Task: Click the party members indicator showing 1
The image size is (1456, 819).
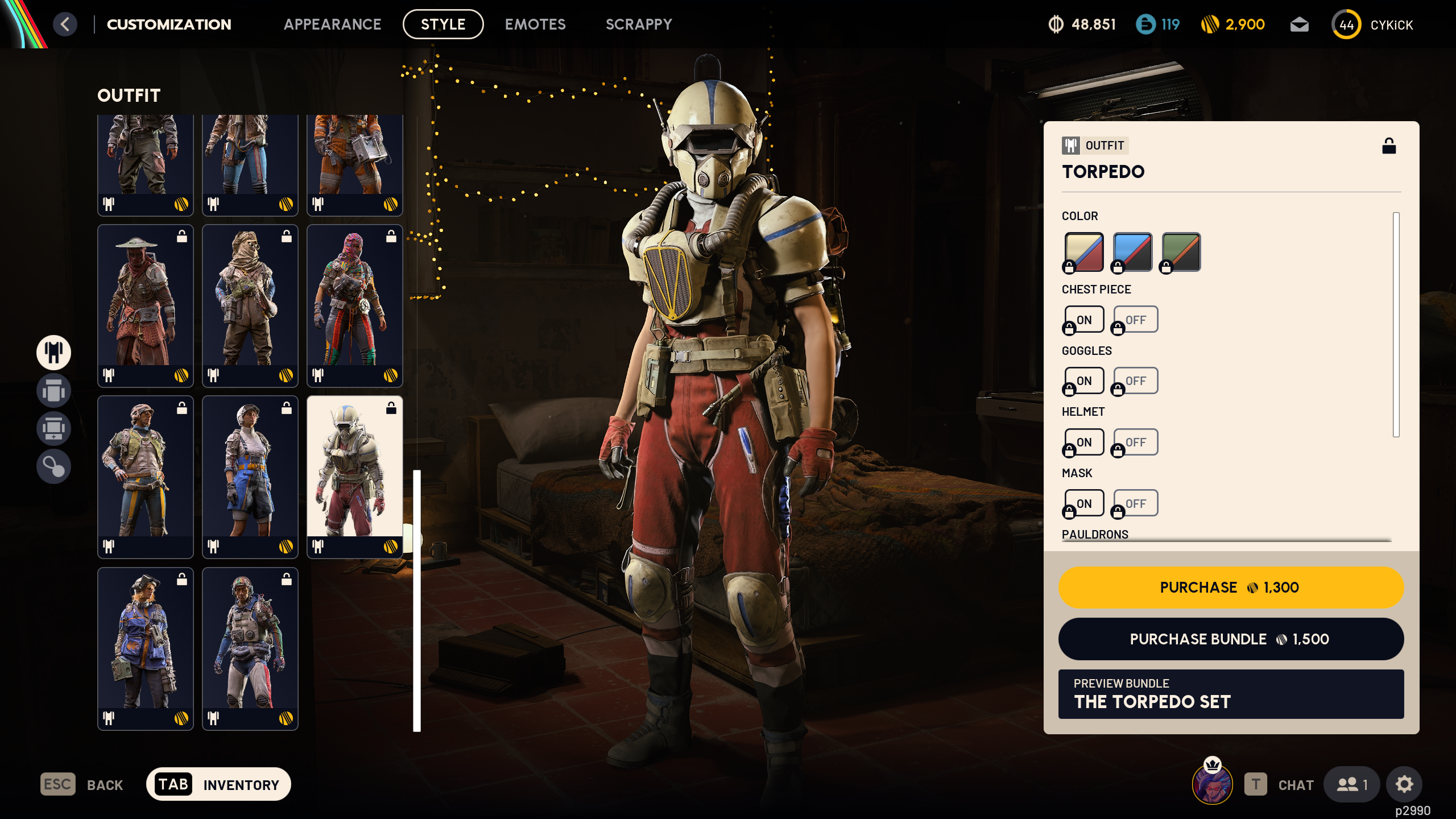Action: 1351,784
